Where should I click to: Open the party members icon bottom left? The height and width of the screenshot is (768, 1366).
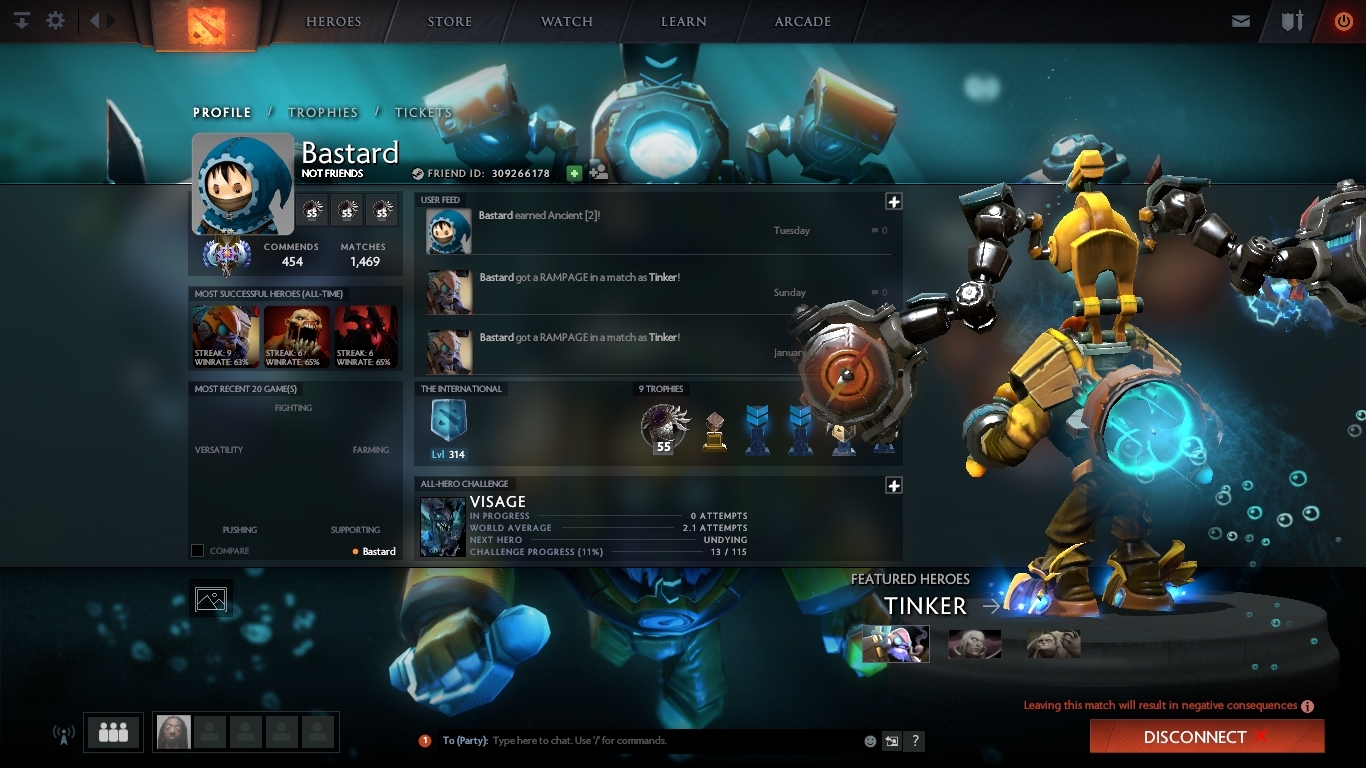[x=112, y=732]
